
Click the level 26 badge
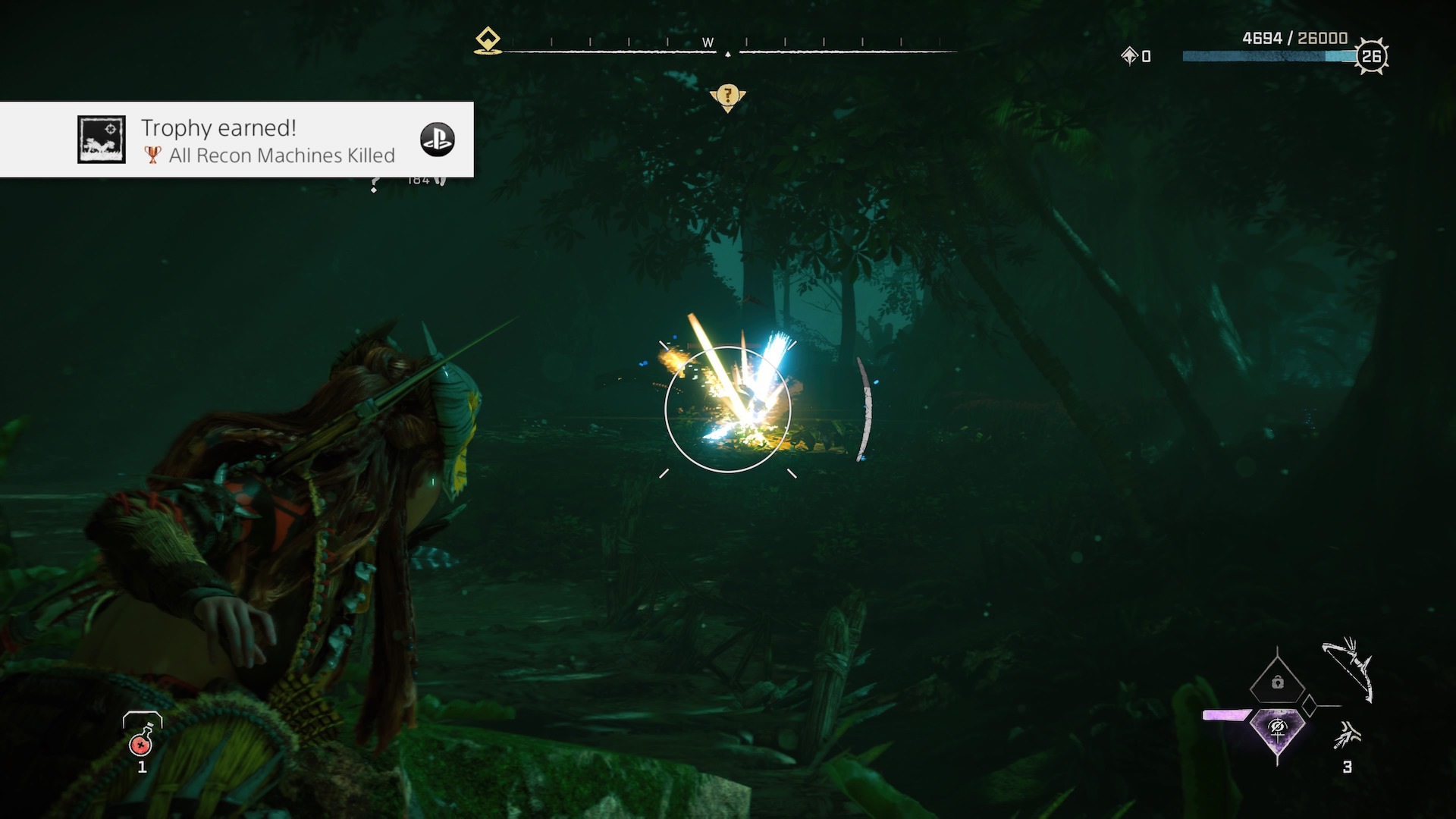[1371, 56]
